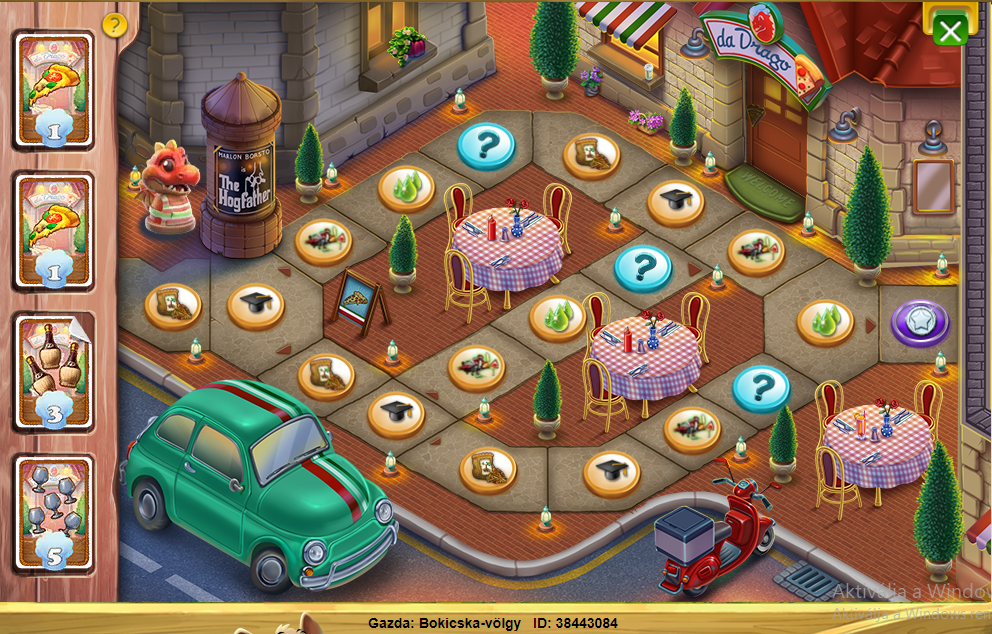Select the wine bottles card numbered 3
Image resolution: width=992 pixels, height=634 pixels.
(54, 372)
